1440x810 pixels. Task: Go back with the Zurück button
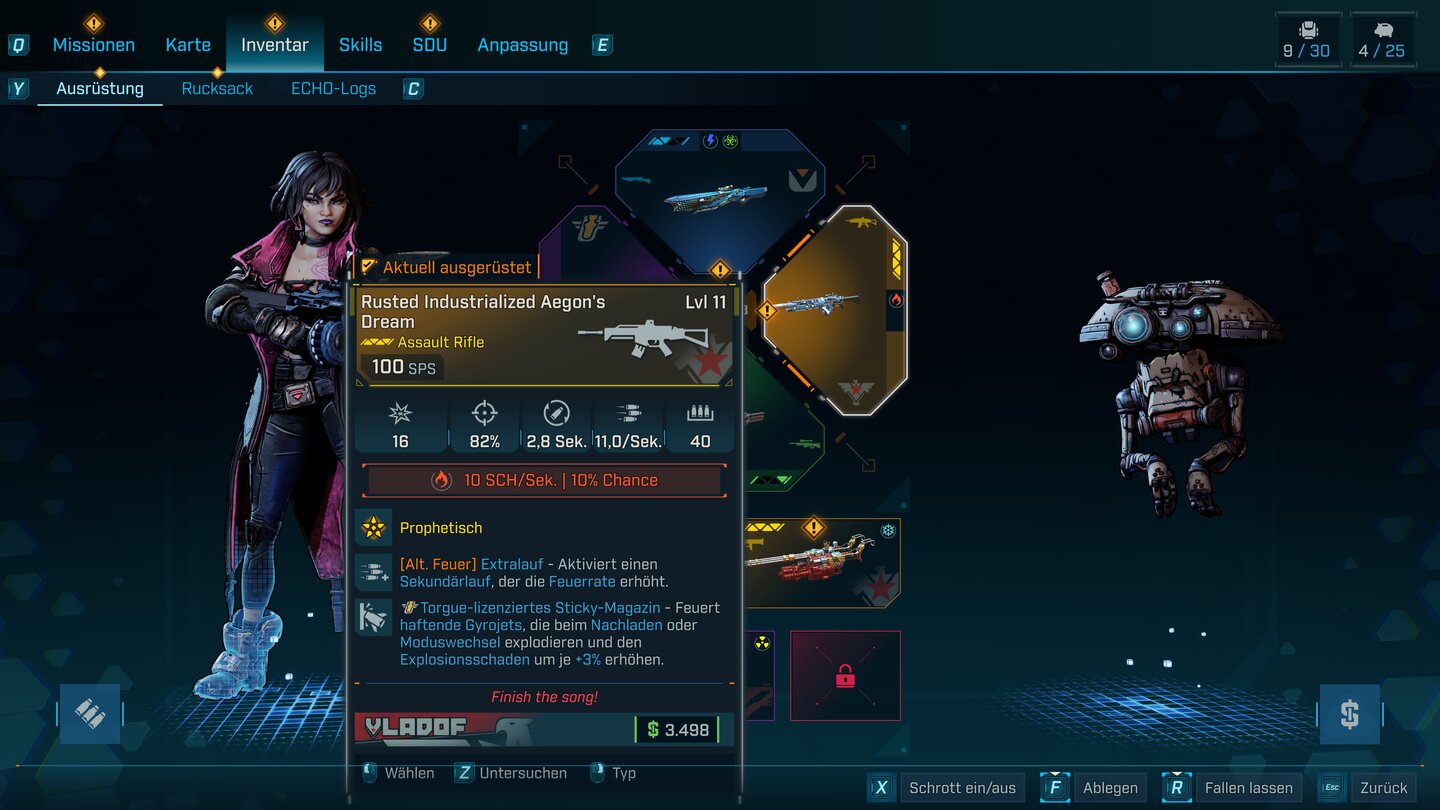click(x=1383, y=788)
